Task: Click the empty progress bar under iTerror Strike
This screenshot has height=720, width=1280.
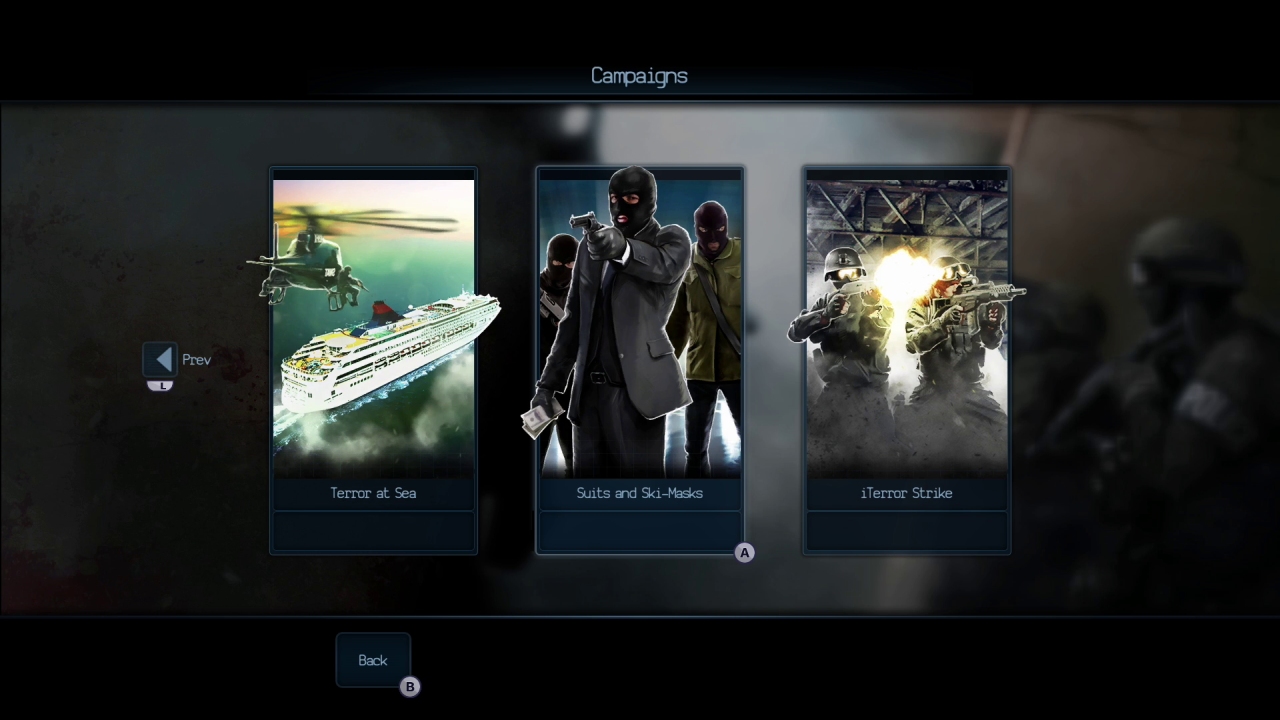Action: (906, 530)
